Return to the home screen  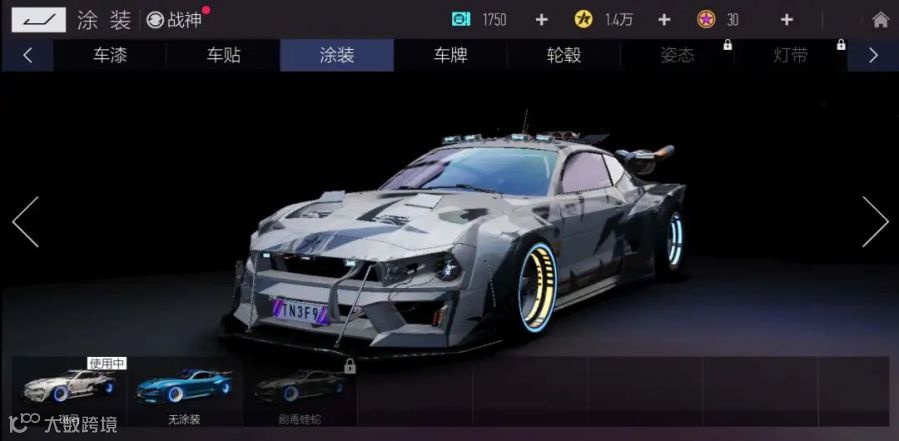(x=880, y=20)
